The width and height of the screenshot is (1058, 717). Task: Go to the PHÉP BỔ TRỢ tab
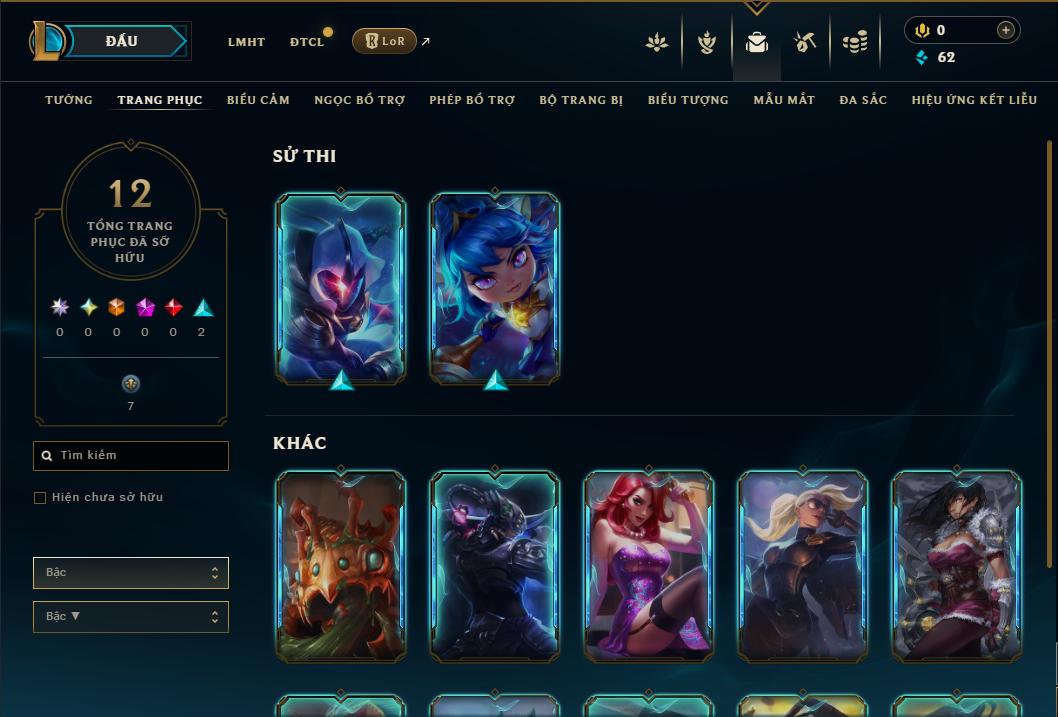[472, 100]
